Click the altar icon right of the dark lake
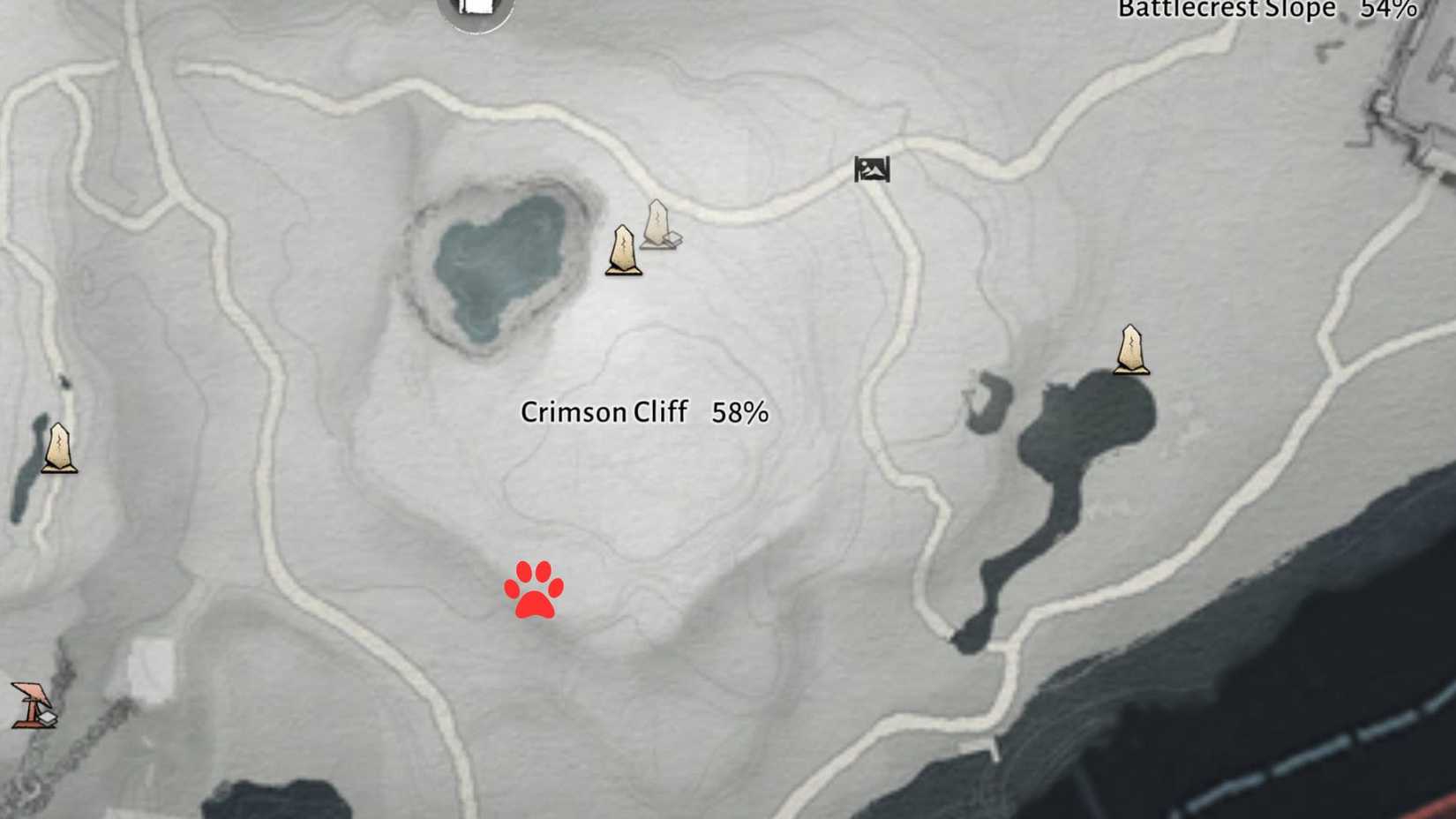 pyautogui.click(x=1130, y=350)
